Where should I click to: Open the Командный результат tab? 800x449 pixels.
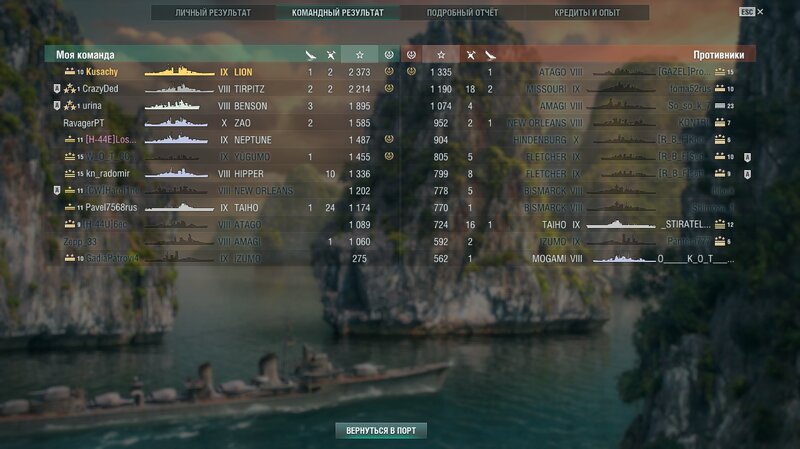click(337, 13)
